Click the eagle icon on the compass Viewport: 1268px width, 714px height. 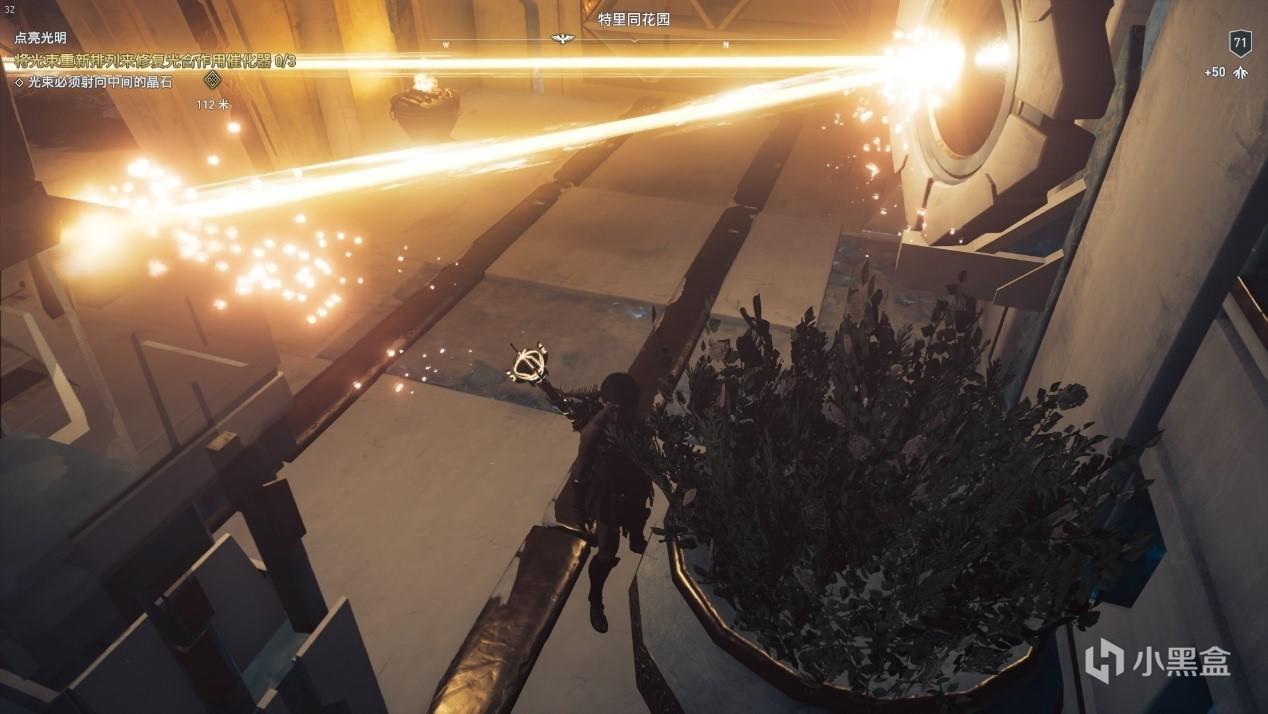[563, 39]
